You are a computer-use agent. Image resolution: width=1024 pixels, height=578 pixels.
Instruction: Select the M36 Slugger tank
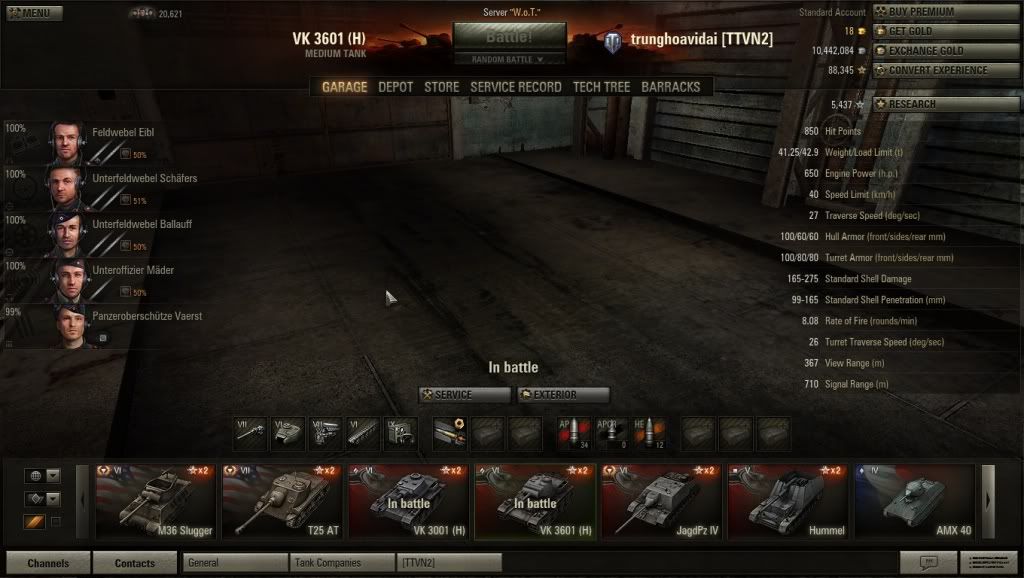coord(155,502)
